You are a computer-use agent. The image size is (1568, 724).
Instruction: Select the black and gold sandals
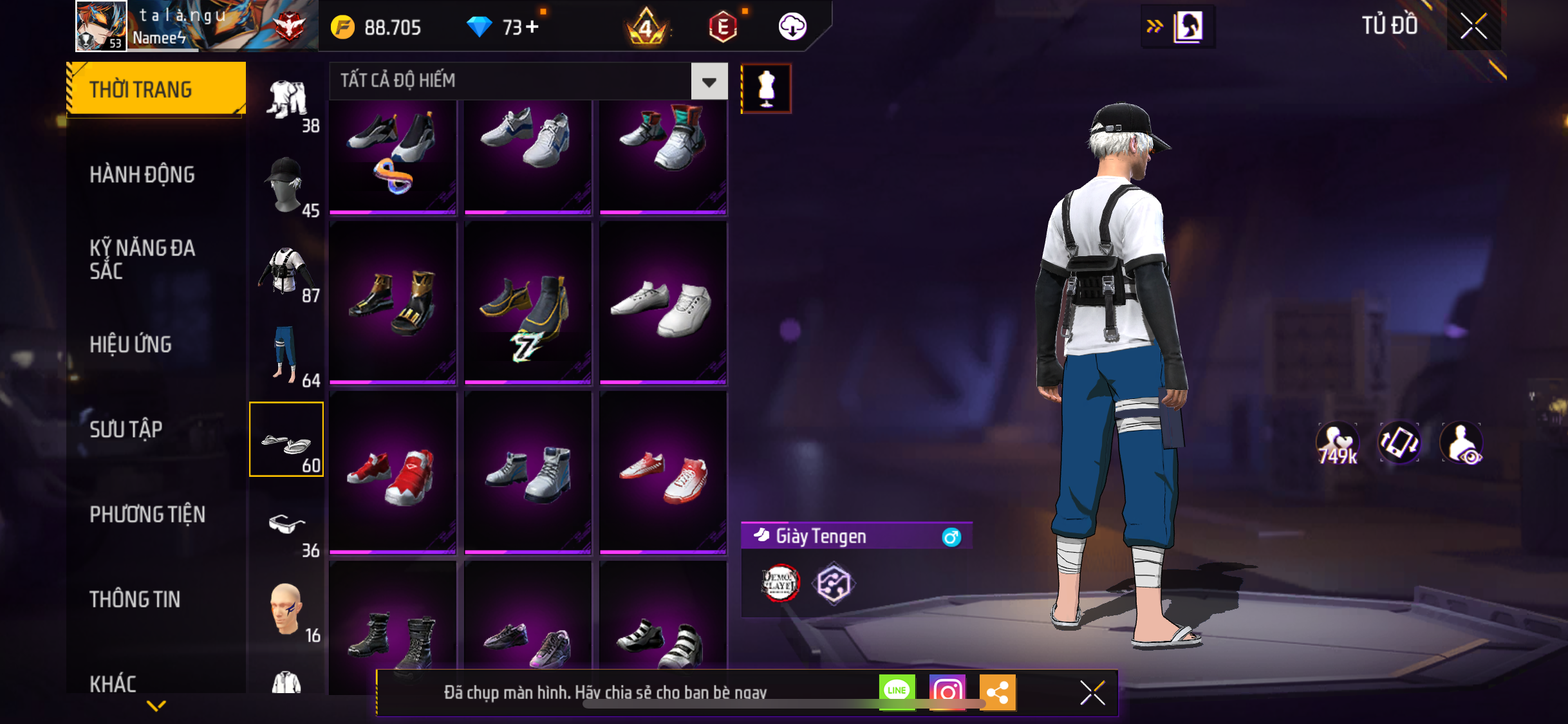(393, 304)
